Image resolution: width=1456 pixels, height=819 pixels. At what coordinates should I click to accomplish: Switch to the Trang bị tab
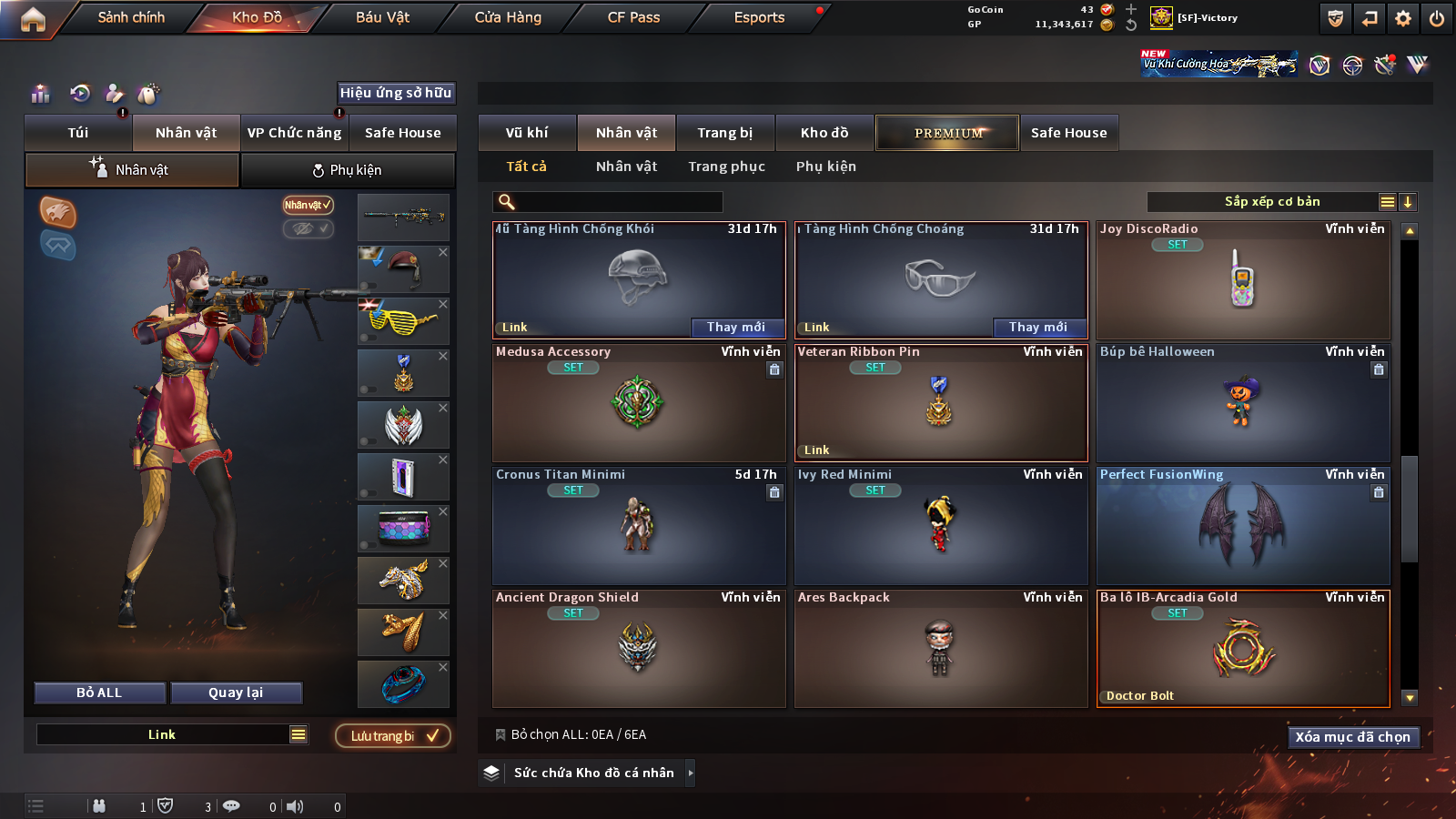tap(724, 133)
